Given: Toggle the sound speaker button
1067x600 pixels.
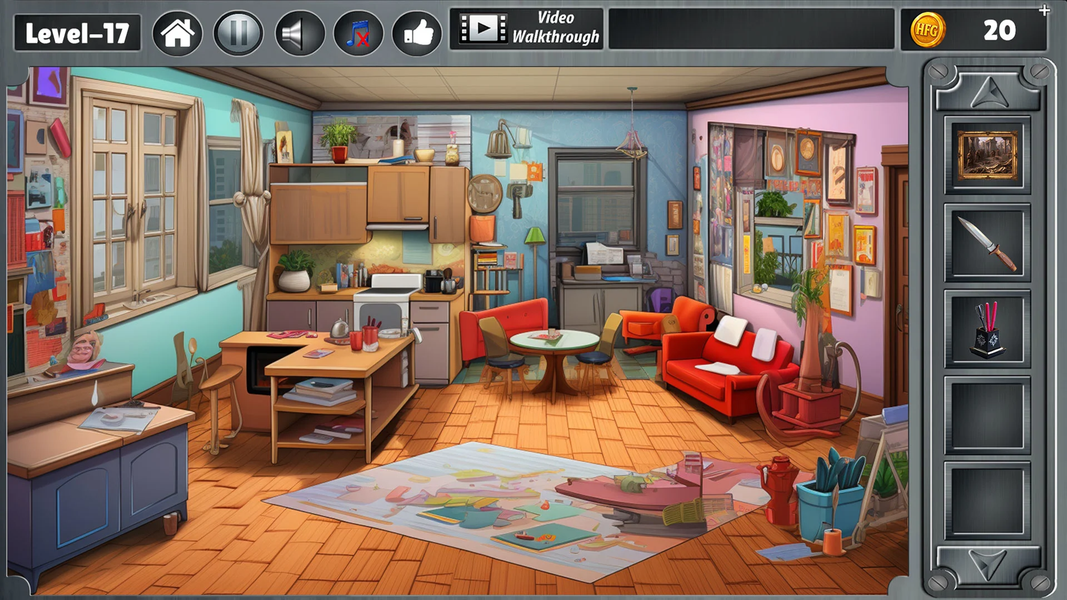Looking at the screenshot, I should click(298, 33).
